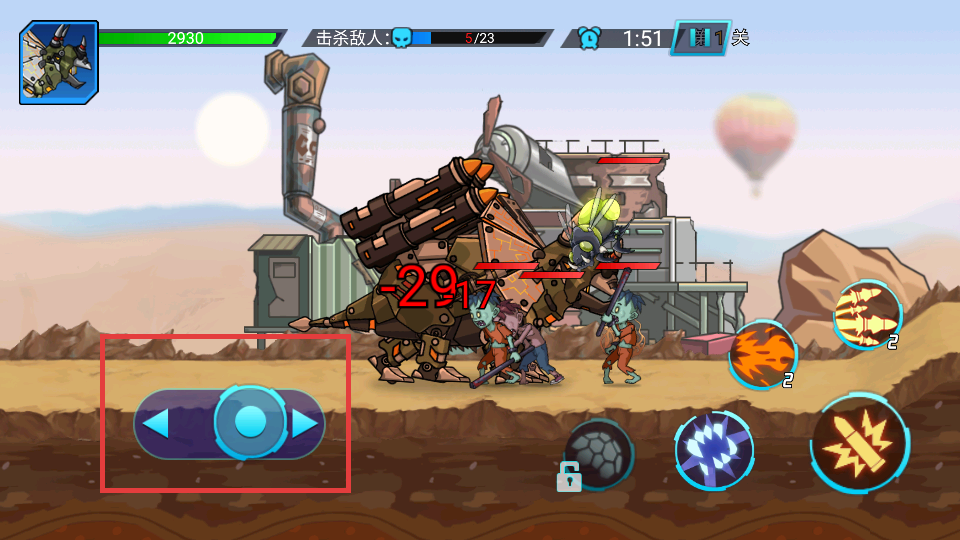
Task: Tap the right movement arrow
Action: [x=305, y=424]
